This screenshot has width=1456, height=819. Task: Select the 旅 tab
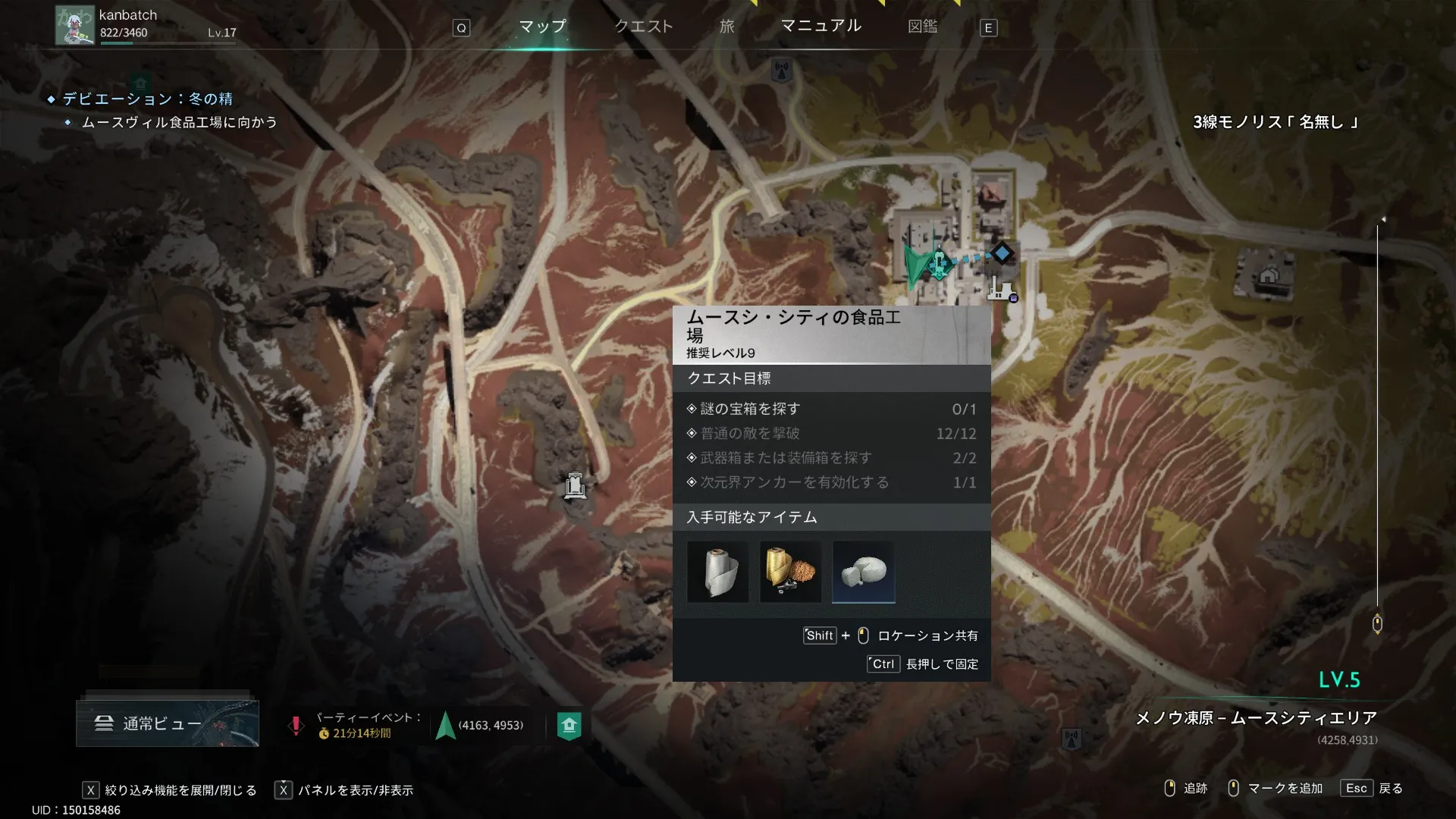click(x=726, y=27)
